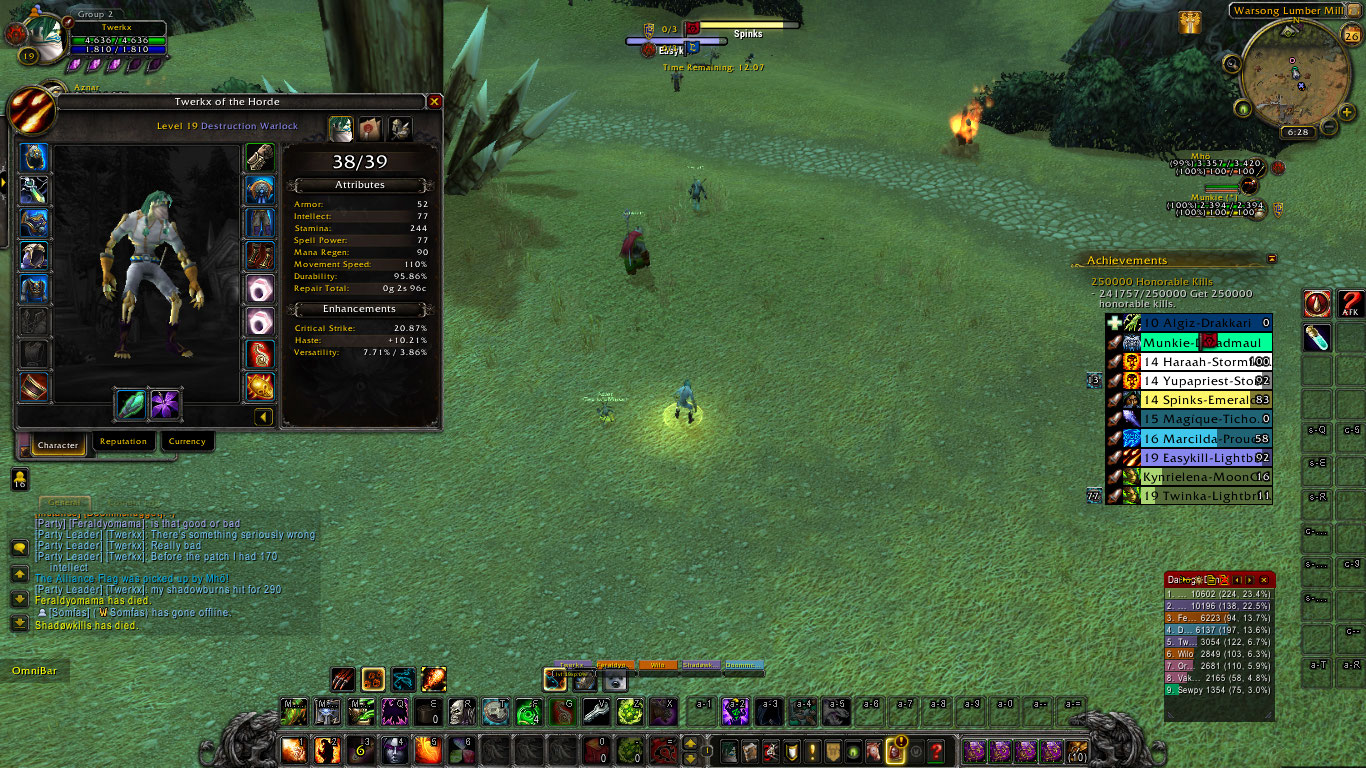
Task: Select the purple flower off-hand slot
Action: 165,404
